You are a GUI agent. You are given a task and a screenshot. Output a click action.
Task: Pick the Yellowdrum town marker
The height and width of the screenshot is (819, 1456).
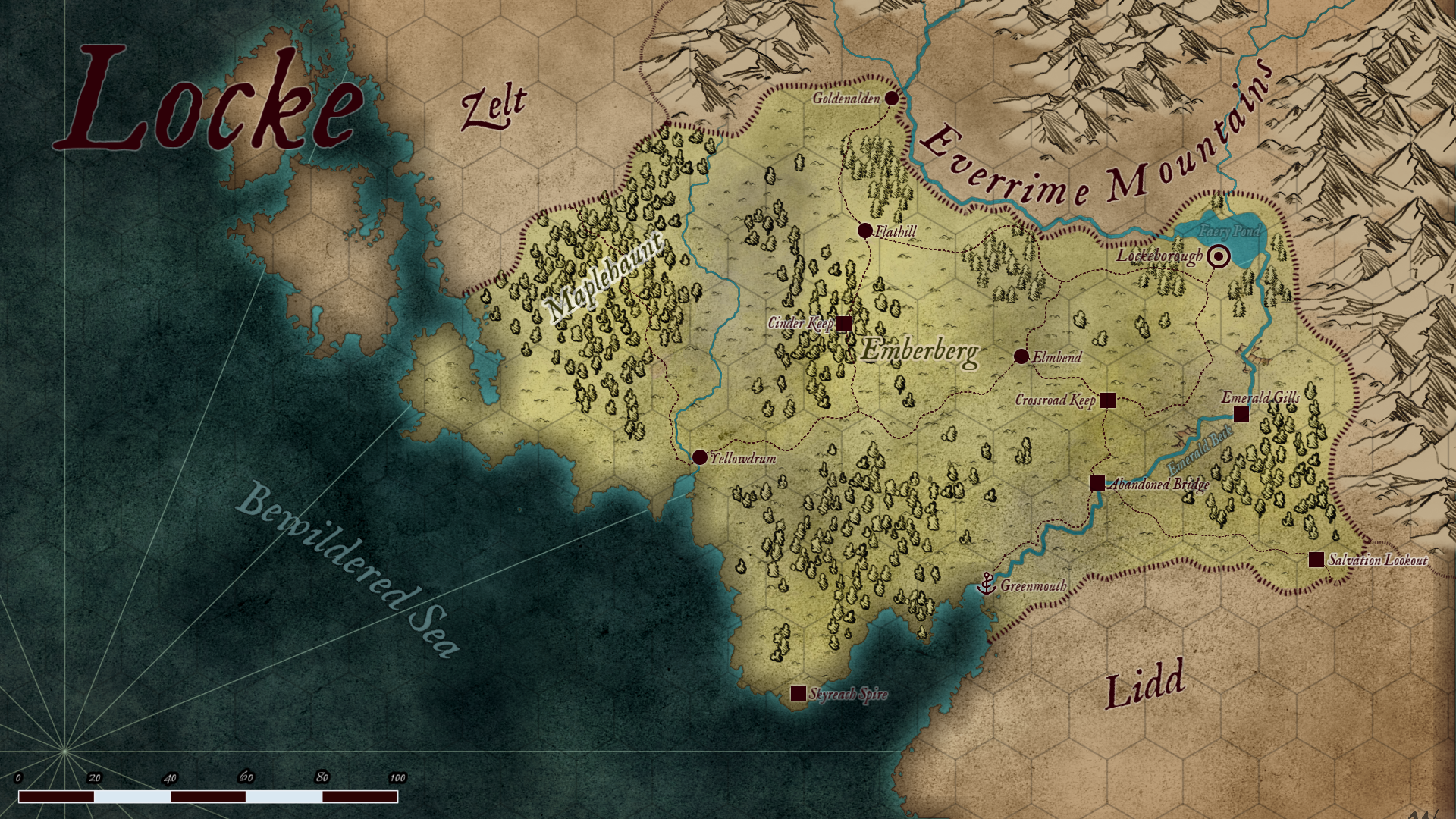point(700,457)
